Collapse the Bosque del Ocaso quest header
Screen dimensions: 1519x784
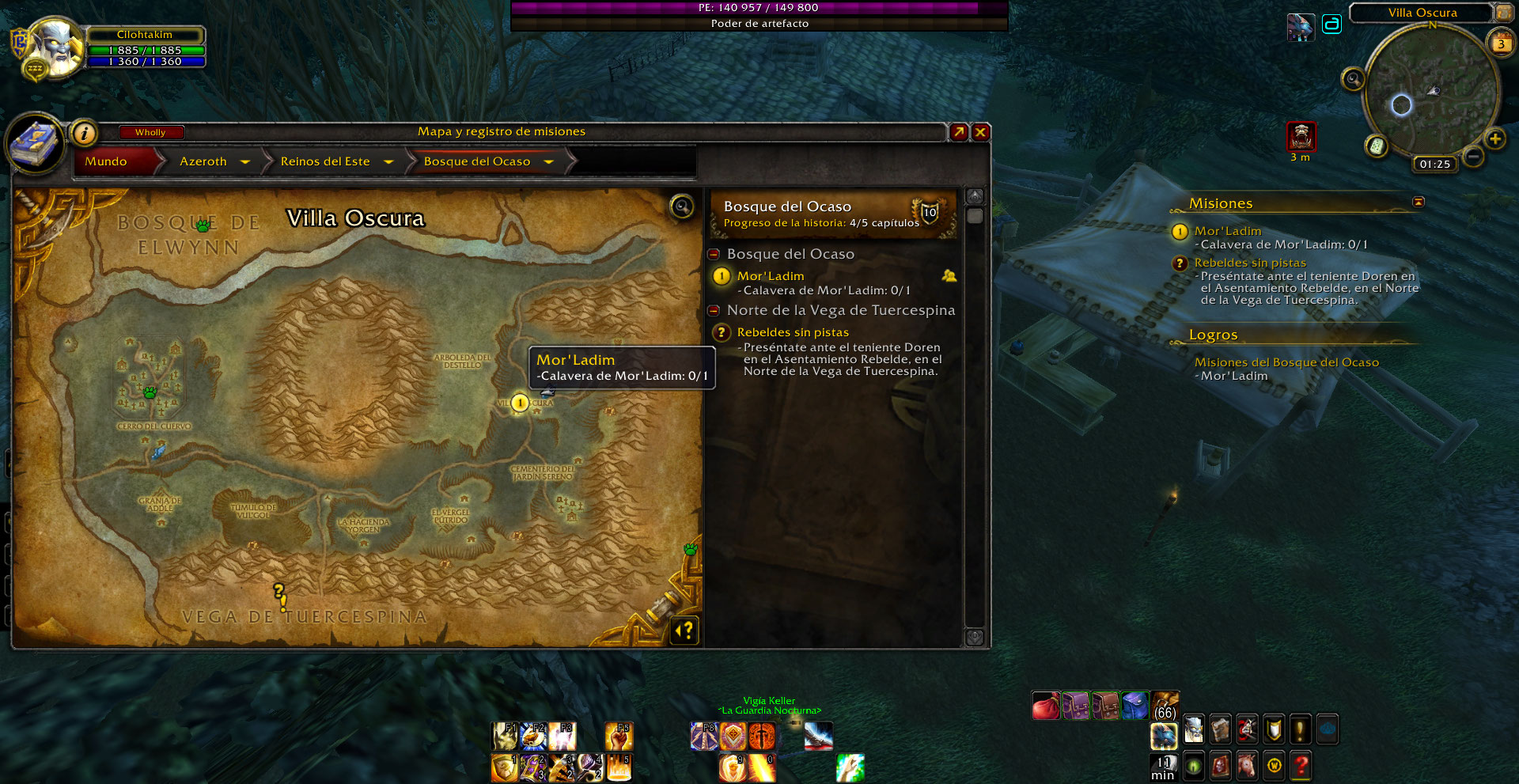pyautogui.click(x=714, y=254)
